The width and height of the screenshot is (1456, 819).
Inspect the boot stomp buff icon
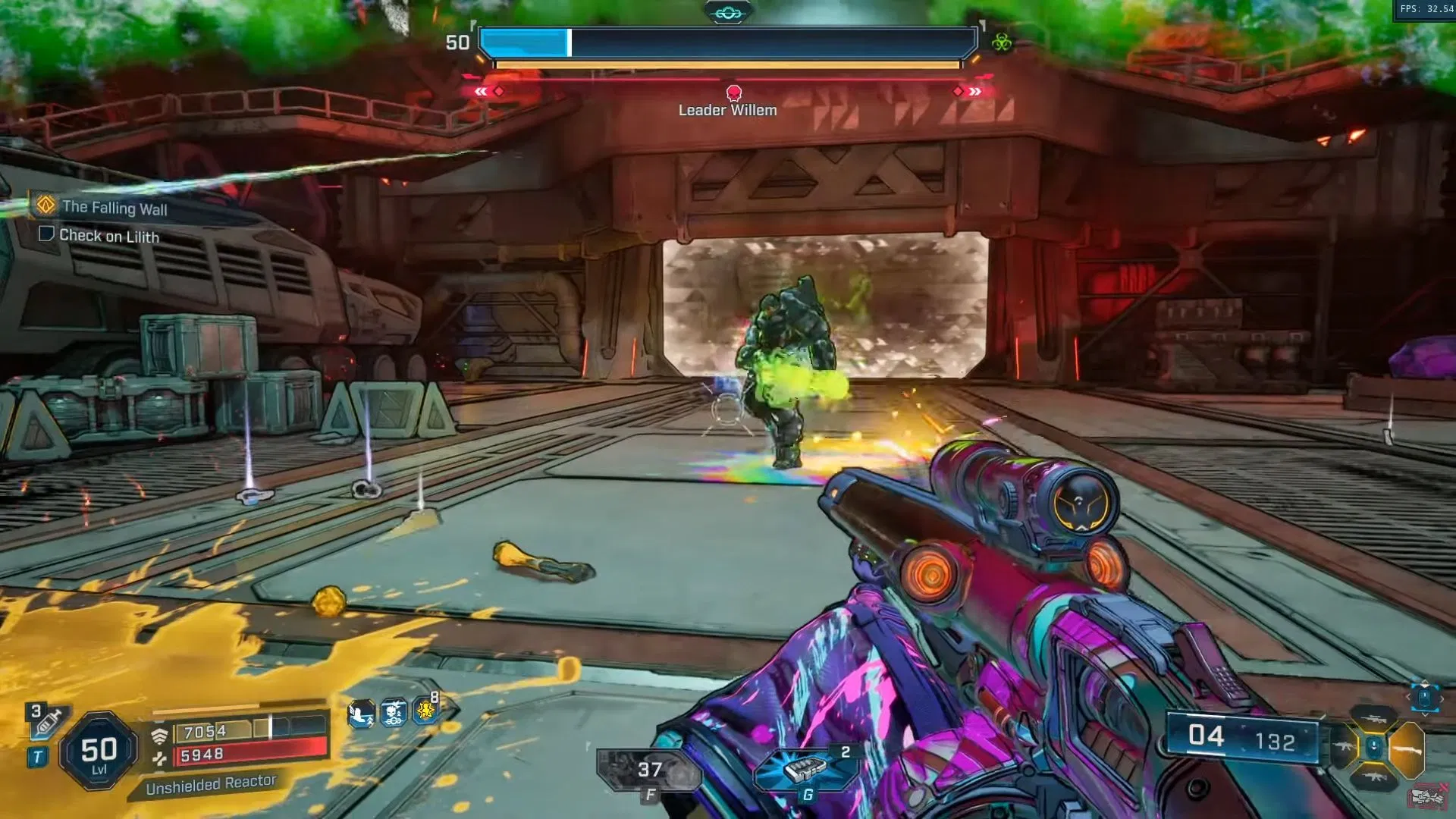pyautogui.click(x=361, y=714)
